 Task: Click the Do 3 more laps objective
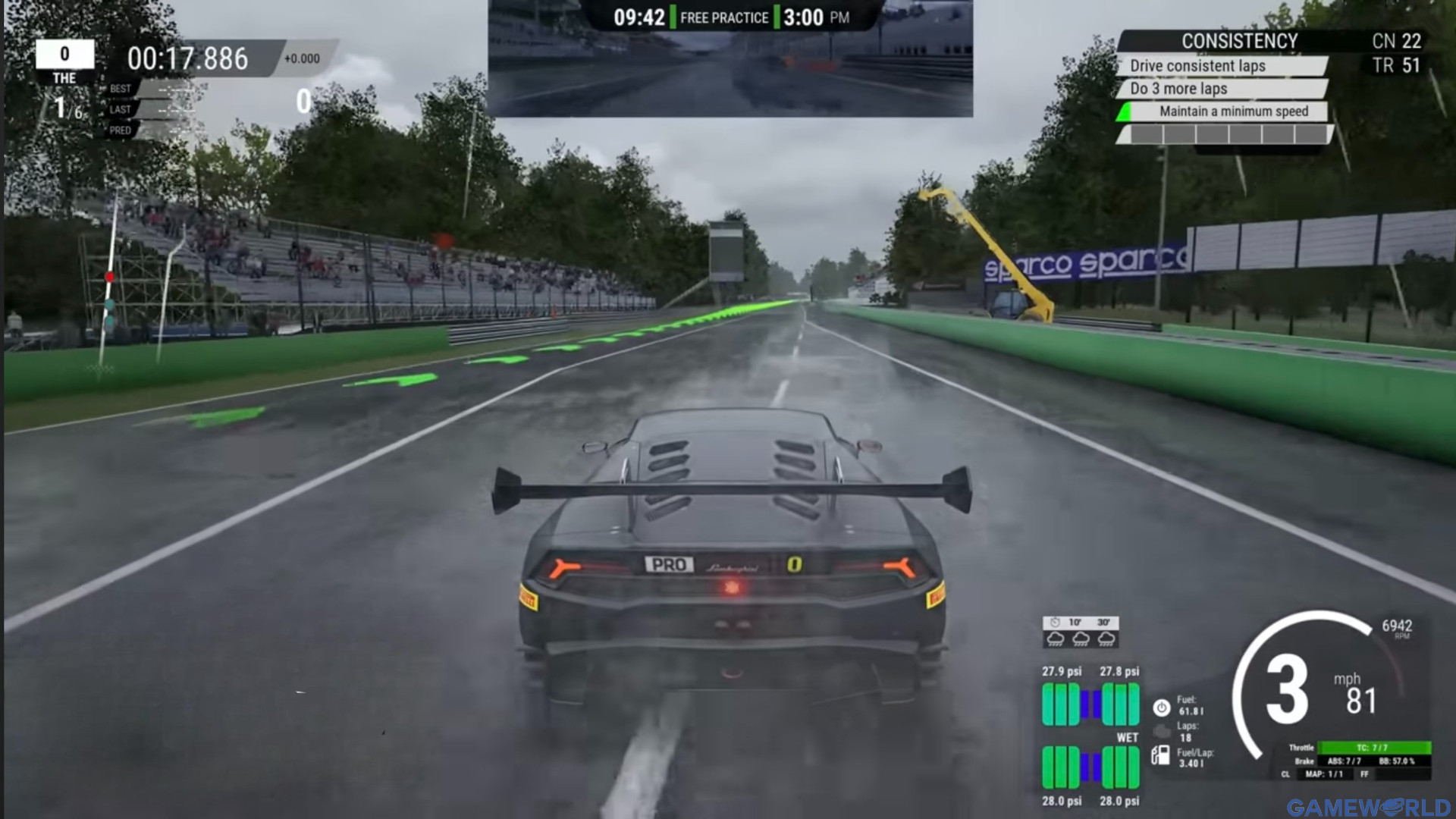pyautogui.click(x=1181, y=89)
